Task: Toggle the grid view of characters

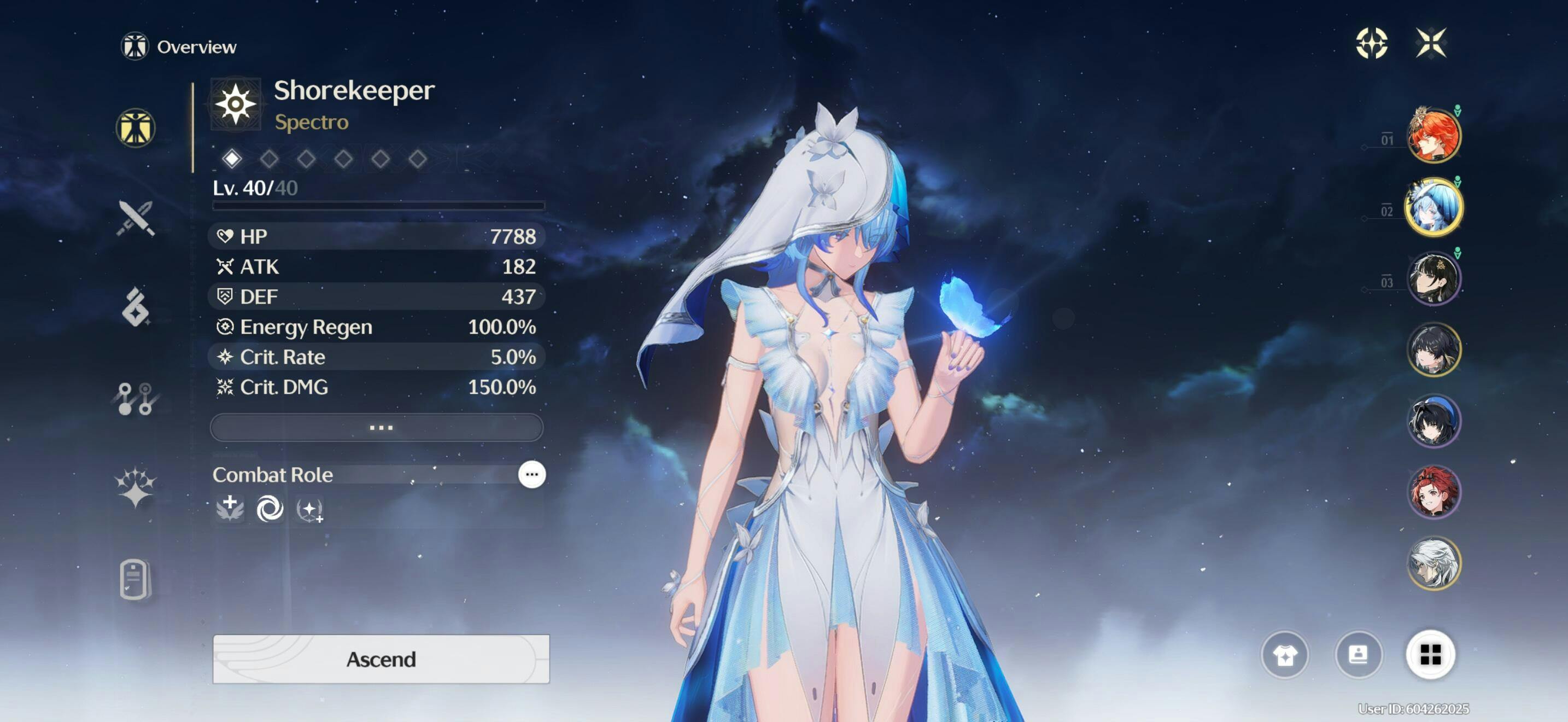Action: point(1430,655)
